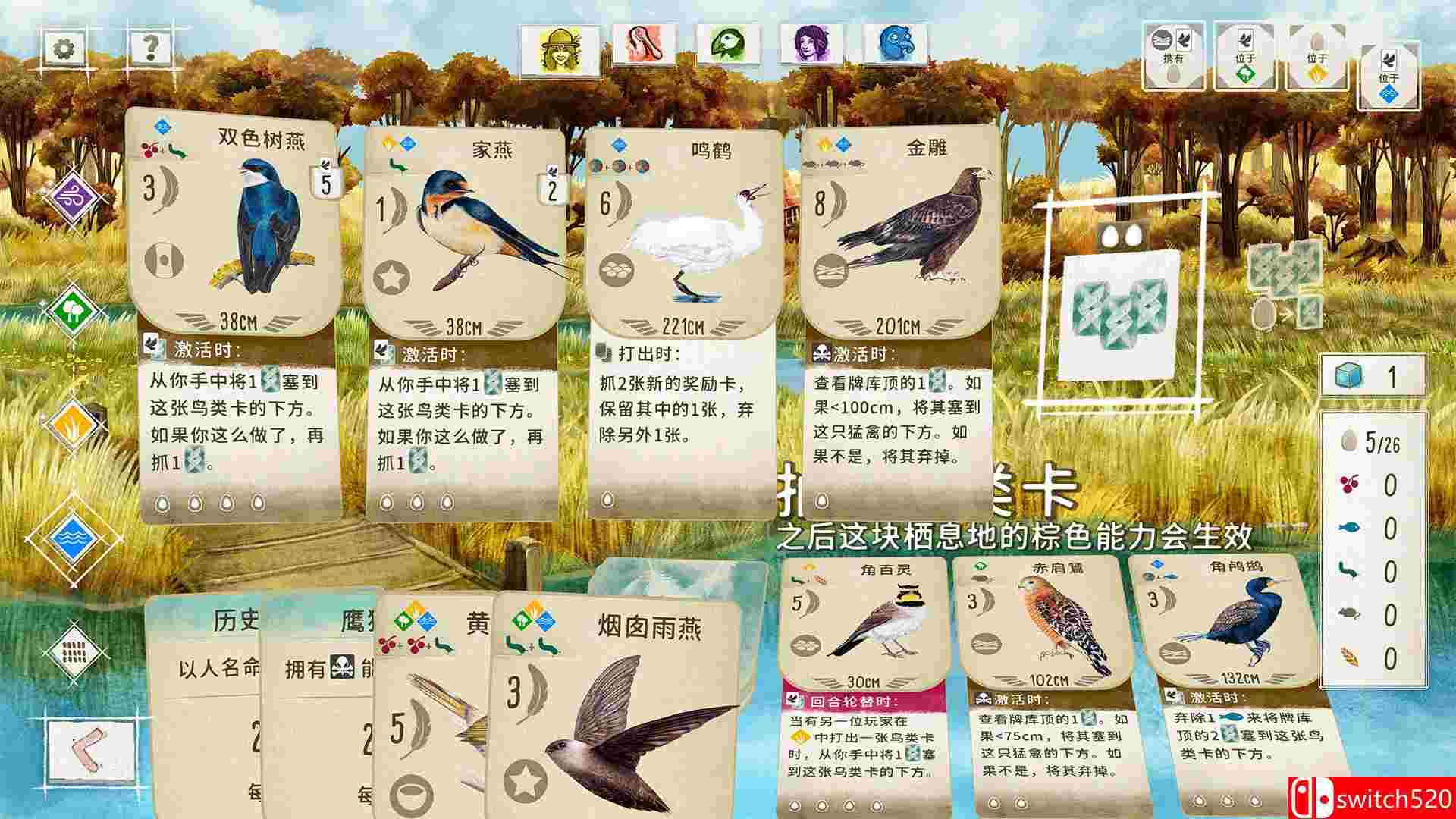Open the settings gear menu
The width and height of the screenshot is (1456, 819).
tap(64, 47)
